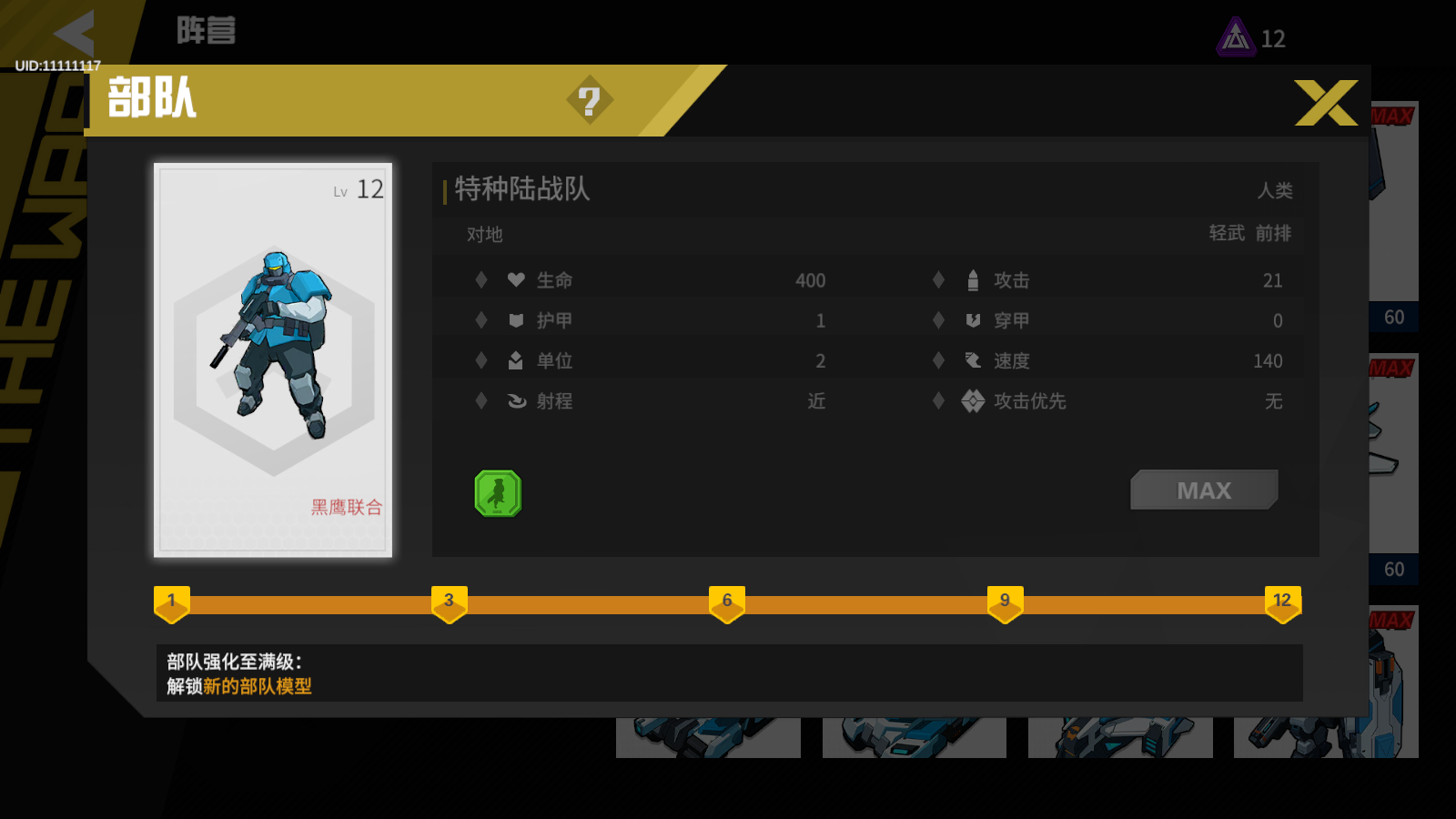Click the green infantry unit badge icon
The image size is (1456, 819).
point(497,494)
